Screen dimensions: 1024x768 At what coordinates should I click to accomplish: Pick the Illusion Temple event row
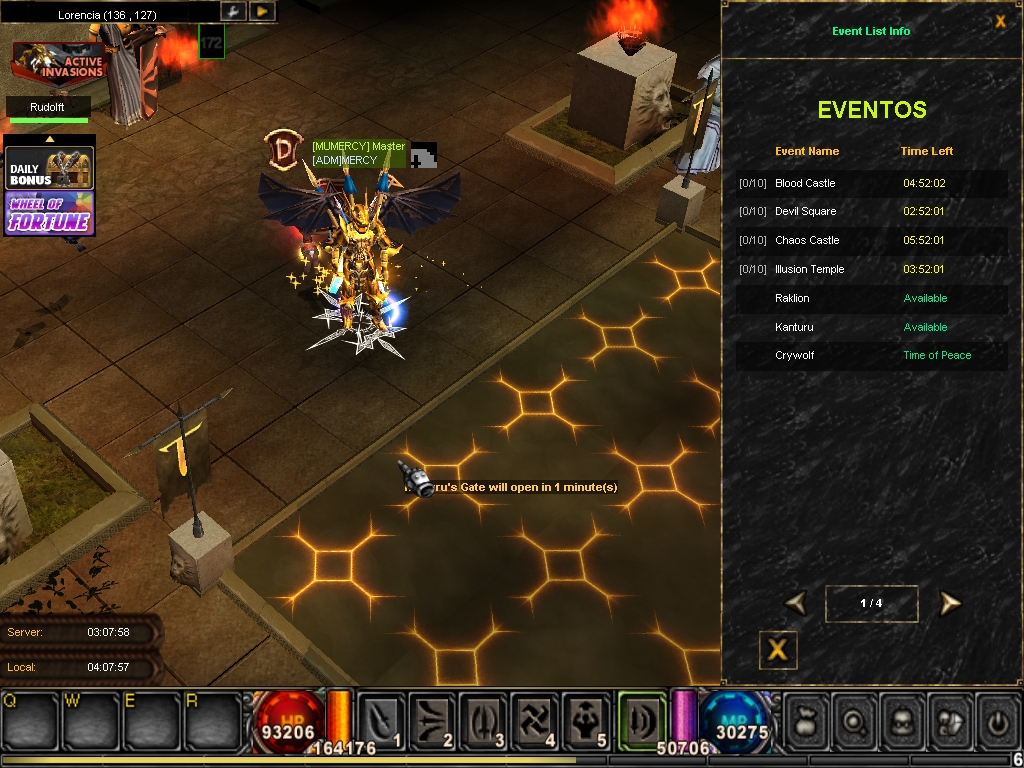coord(871,269)
